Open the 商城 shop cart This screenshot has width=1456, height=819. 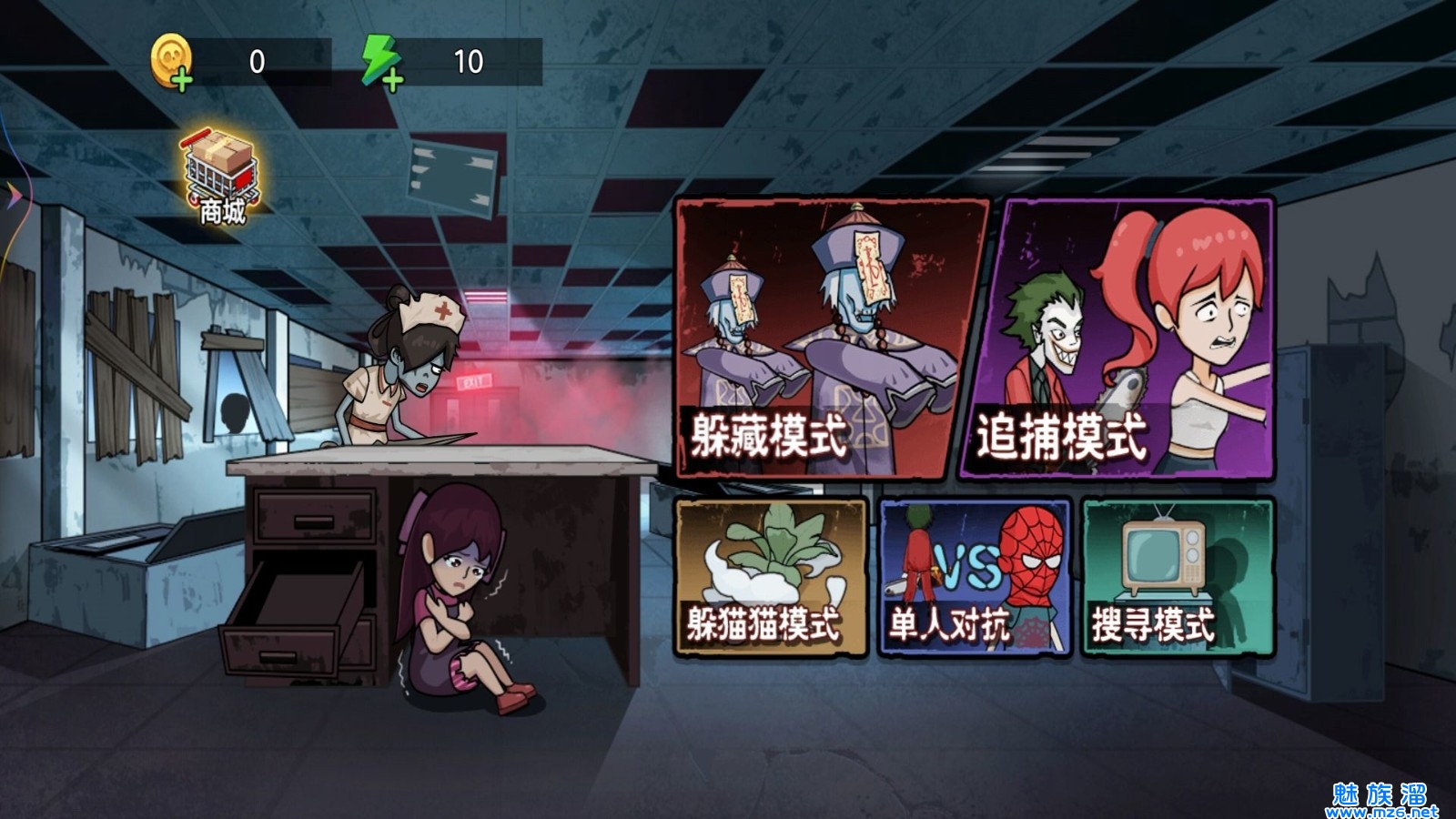[x=222, y=177]
